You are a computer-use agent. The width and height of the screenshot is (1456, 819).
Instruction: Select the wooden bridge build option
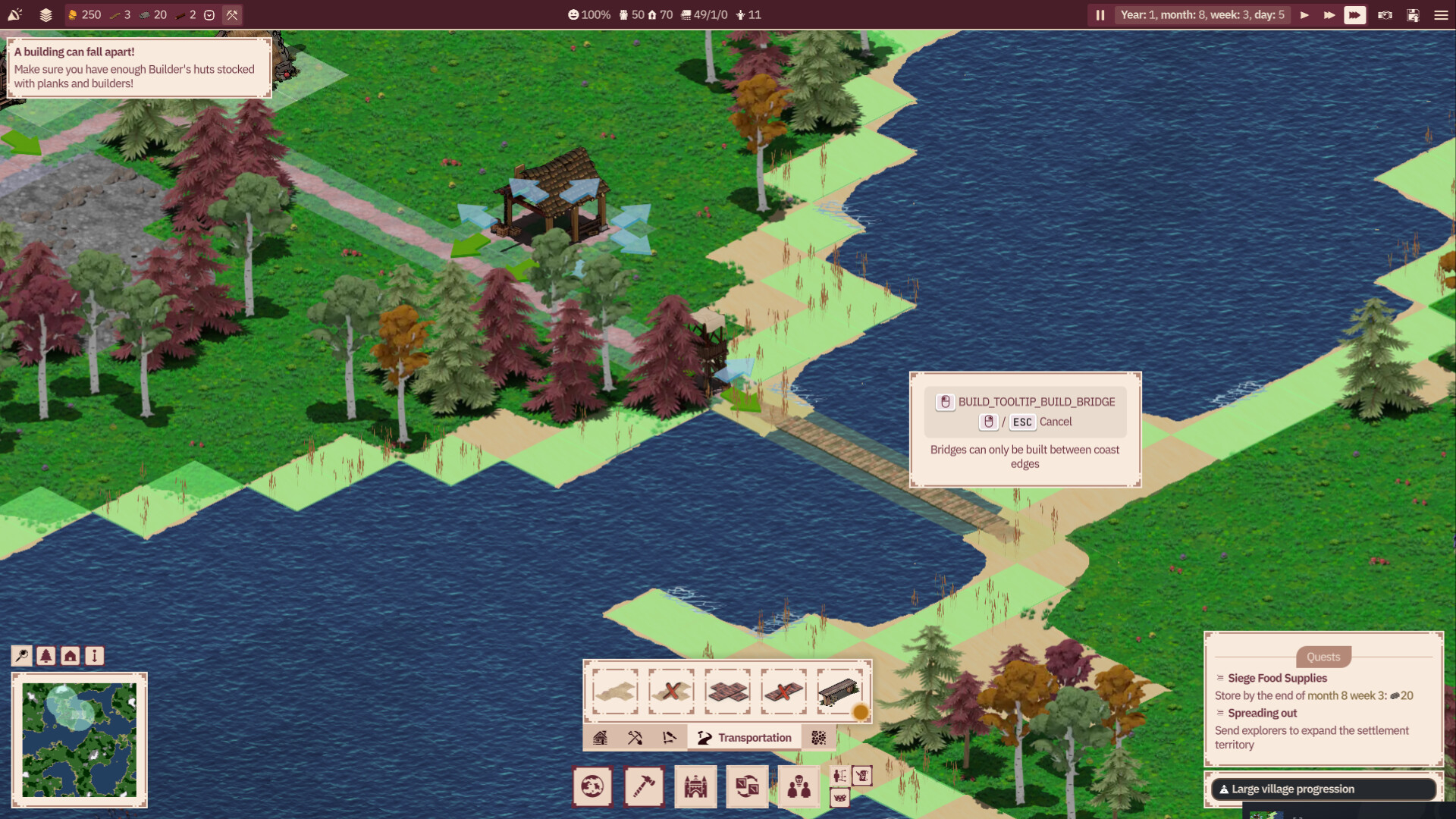tap(839, 692)
